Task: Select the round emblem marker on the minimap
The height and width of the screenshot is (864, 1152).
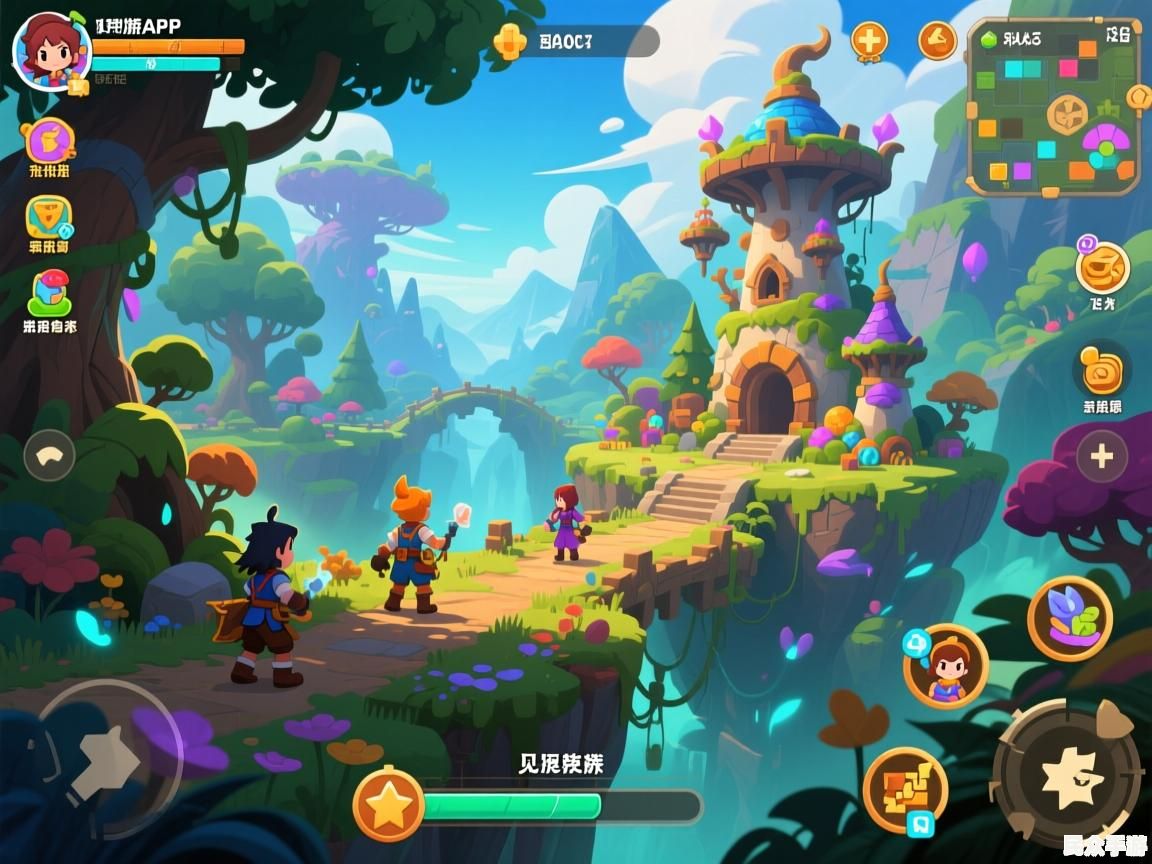Action: (x=1066, y=114)
